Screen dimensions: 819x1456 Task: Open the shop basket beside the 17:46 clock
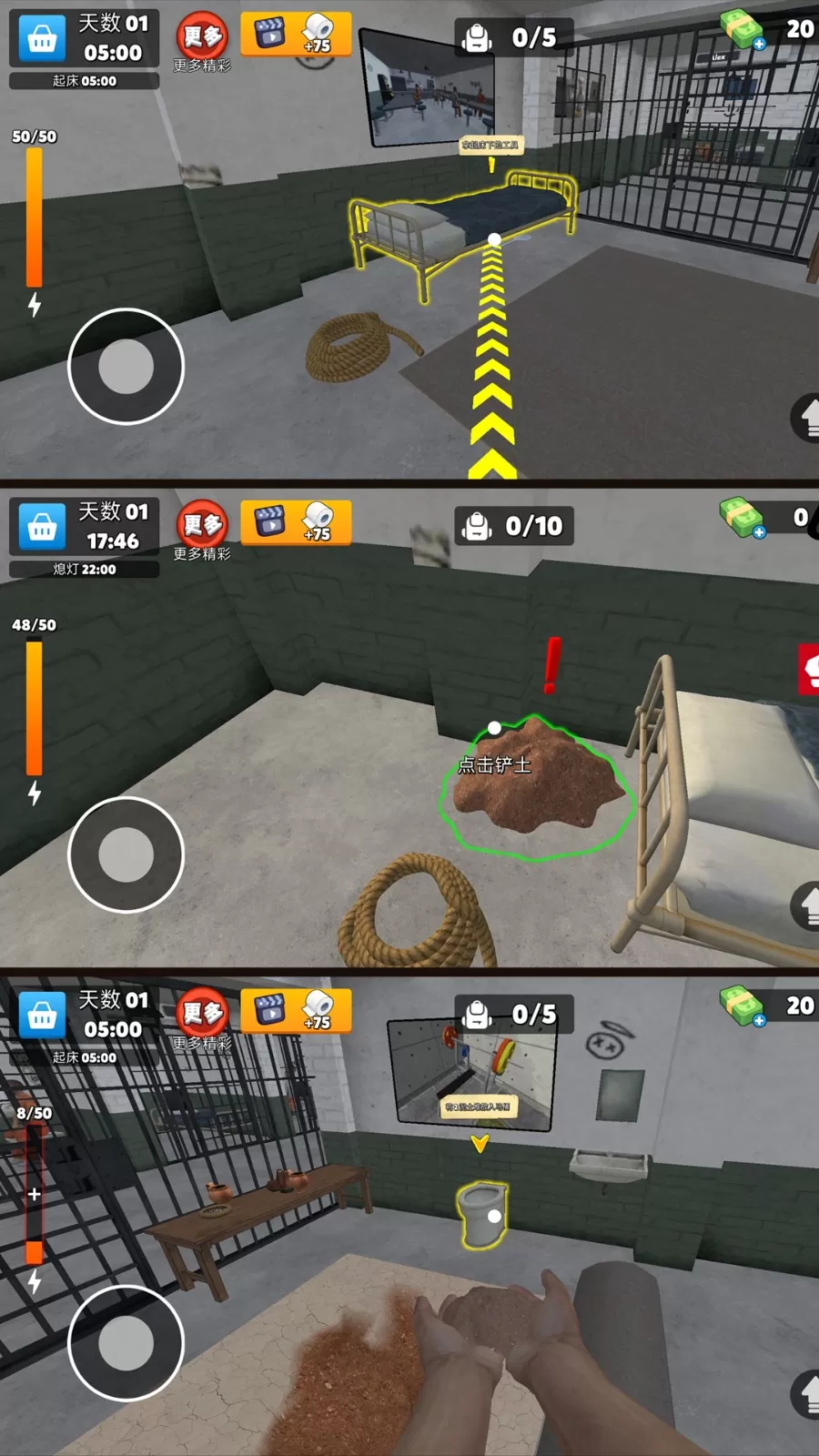tap(42, 527)
